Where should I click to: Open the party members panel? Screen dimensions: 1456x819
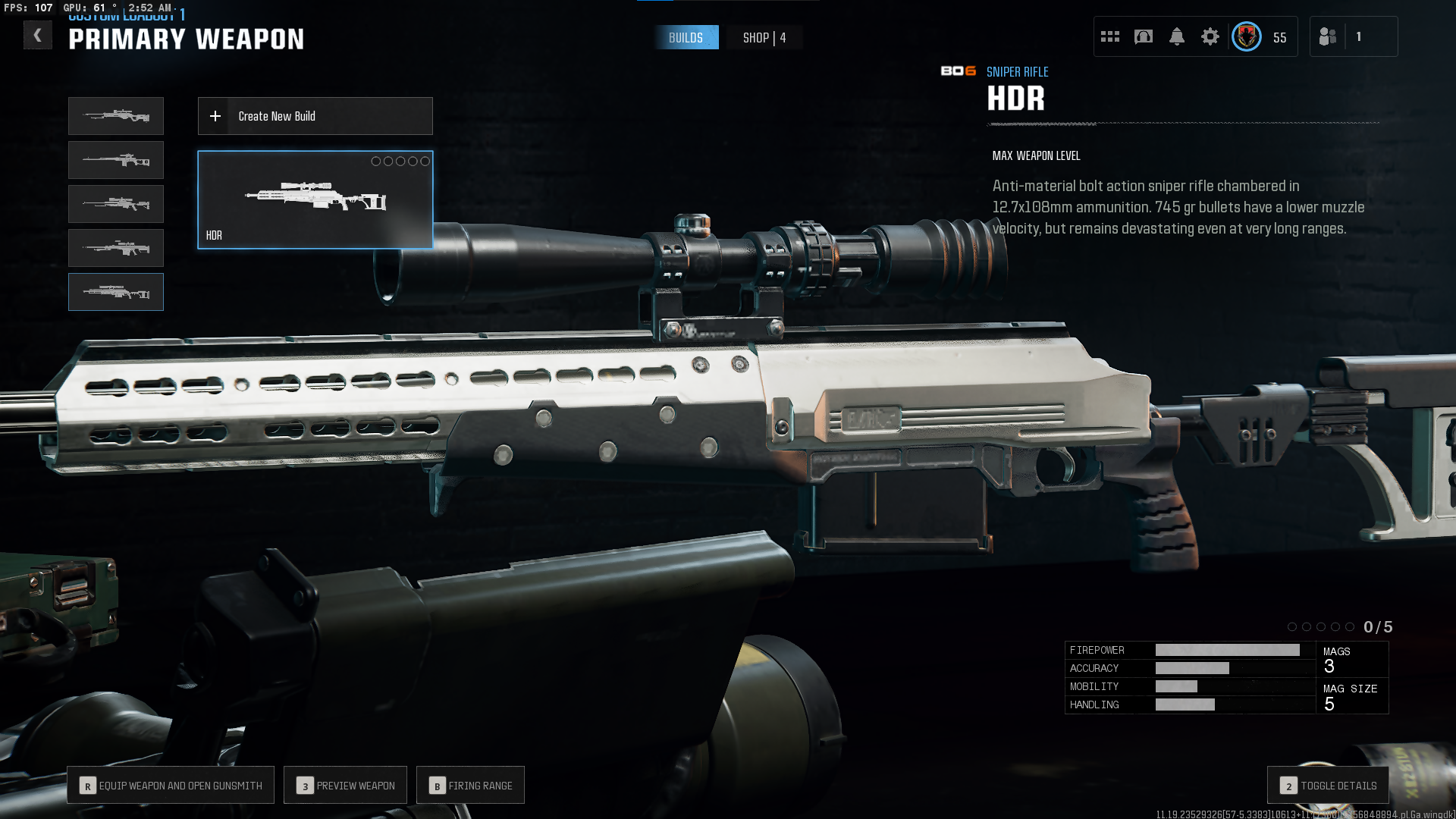(1353, 36)
